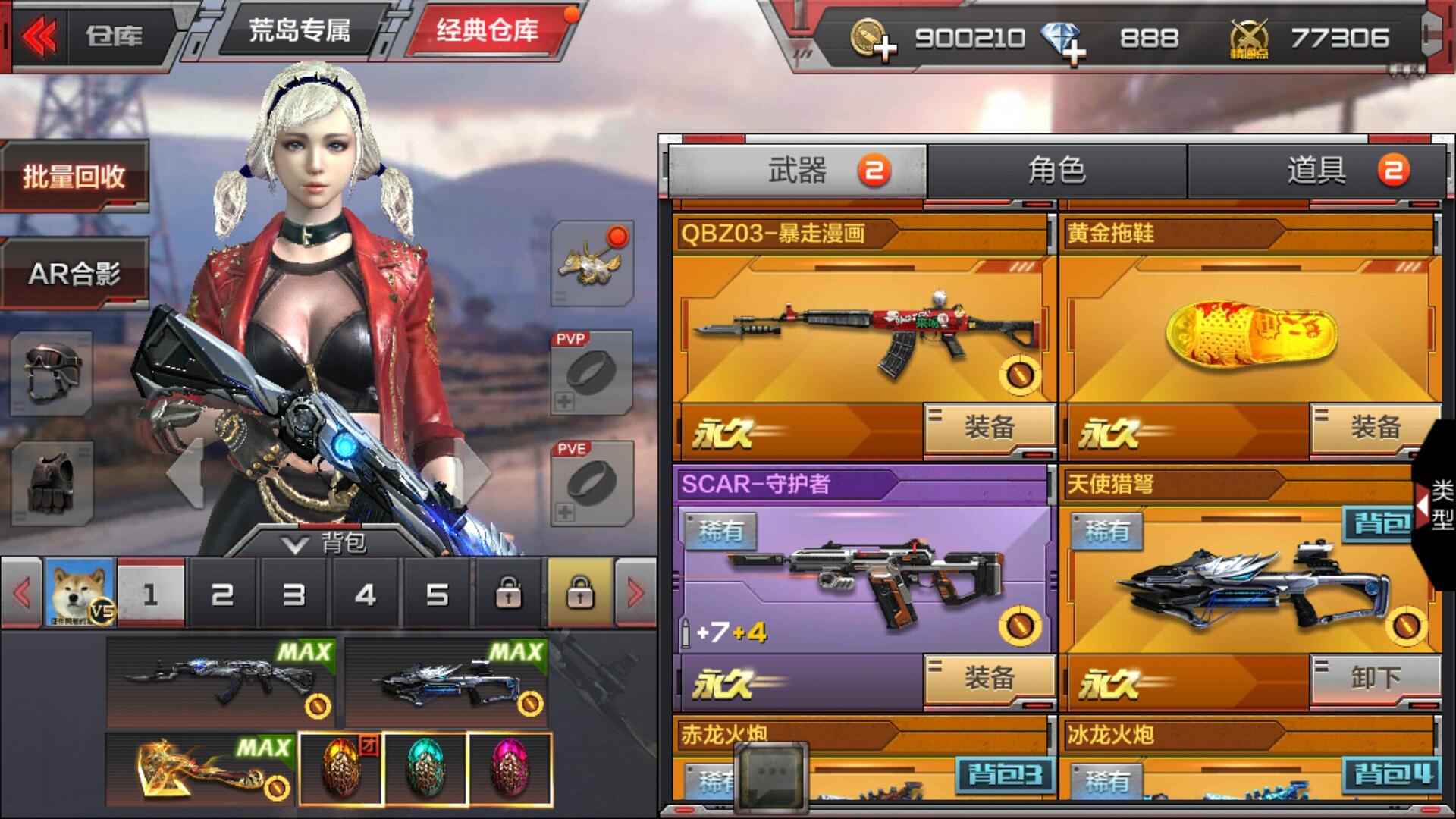The height and width of the screenshot is (819, 1456).
Task: Open the chat bubble button
Action: [771, 773]
